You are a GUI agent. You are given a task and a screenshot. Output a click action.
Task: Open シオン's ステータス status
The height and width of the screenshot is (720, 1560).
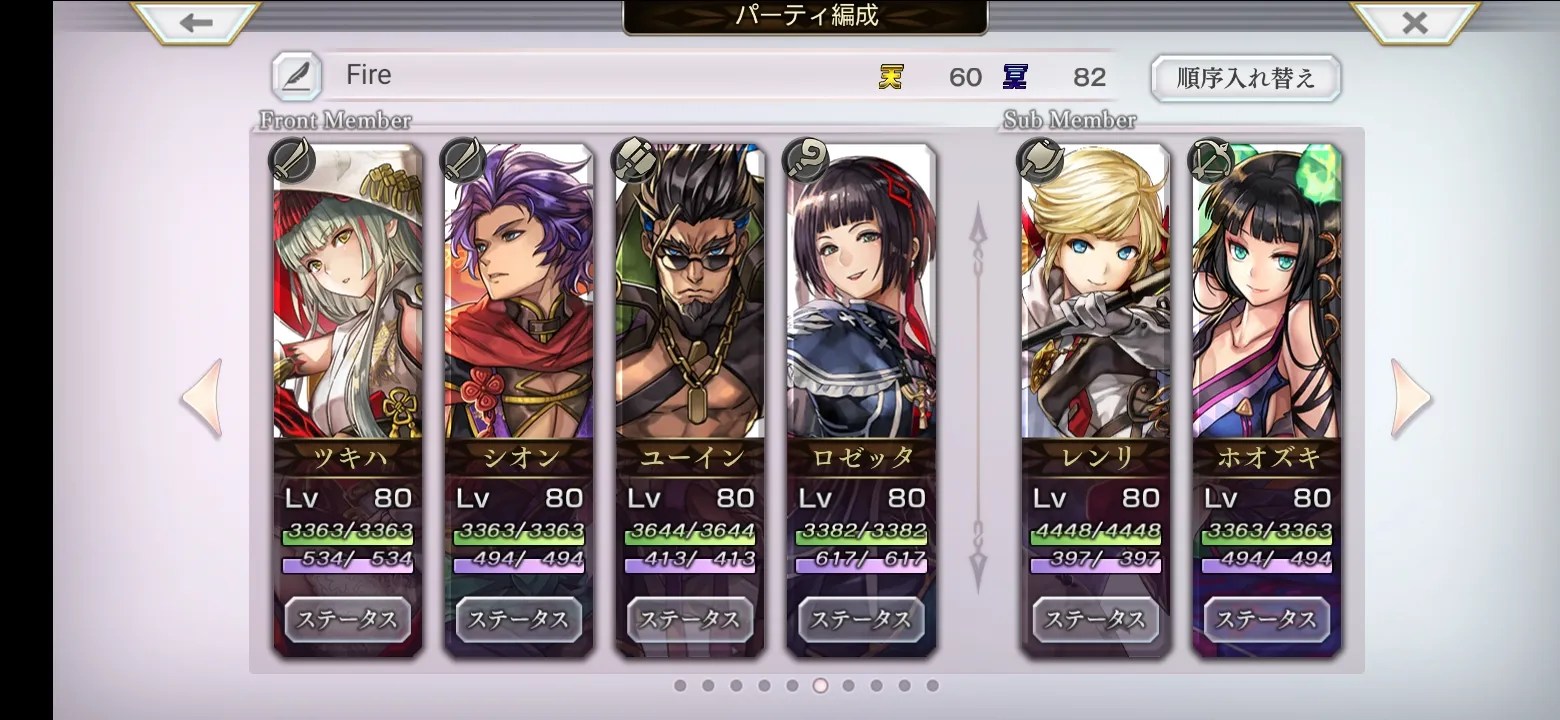tap(518, 619)
